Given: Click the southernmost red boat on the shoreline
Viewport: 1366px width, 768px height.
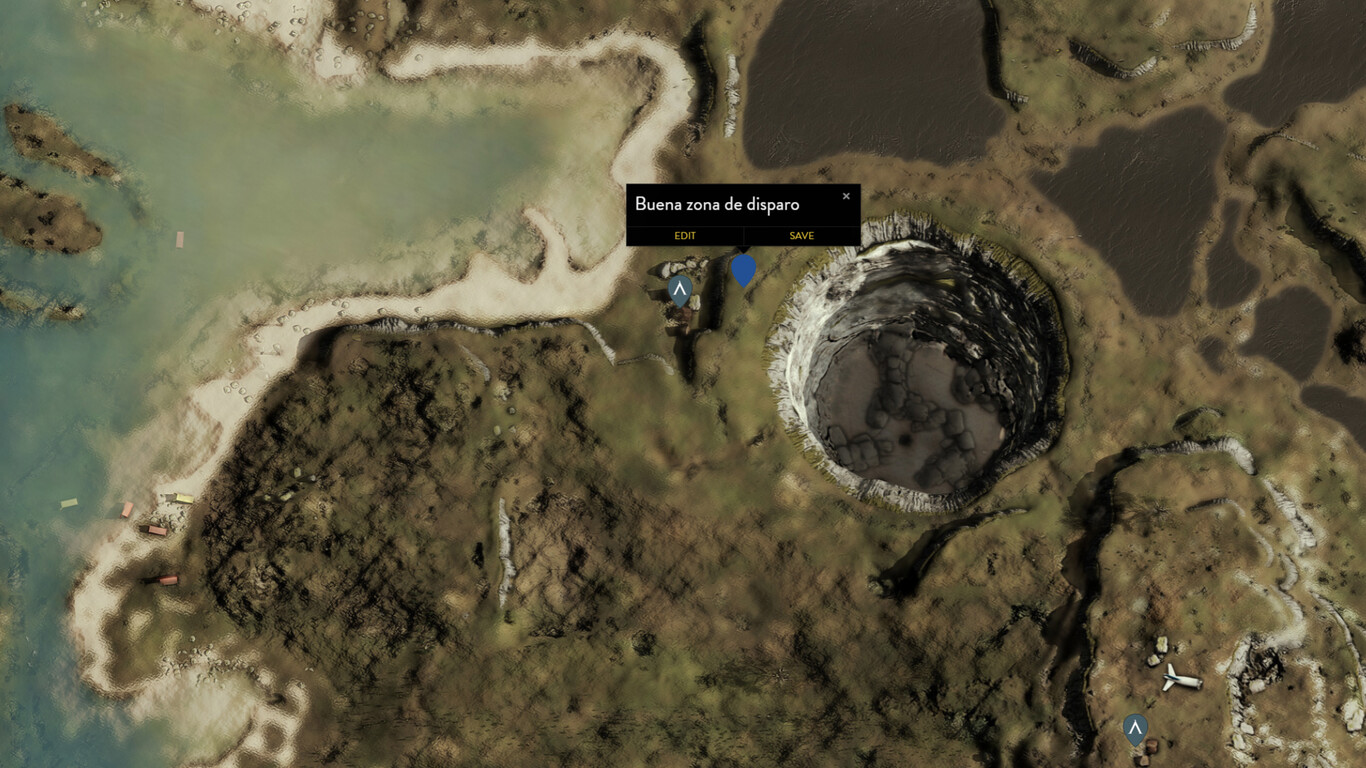Looking at the screenshot, I should click(x=168, y=580).
